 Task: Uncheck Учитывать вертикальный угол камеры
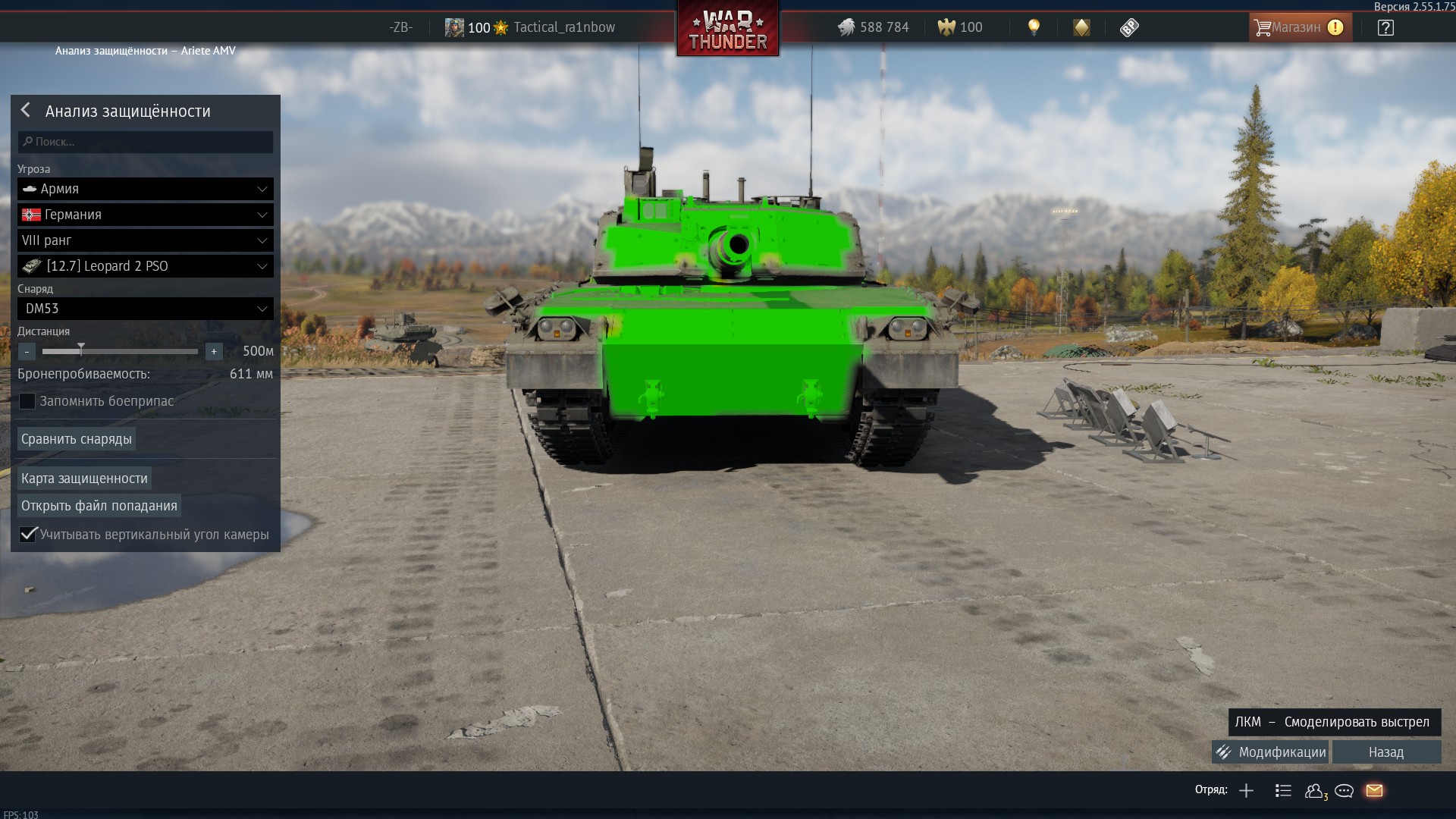[28, 535]
